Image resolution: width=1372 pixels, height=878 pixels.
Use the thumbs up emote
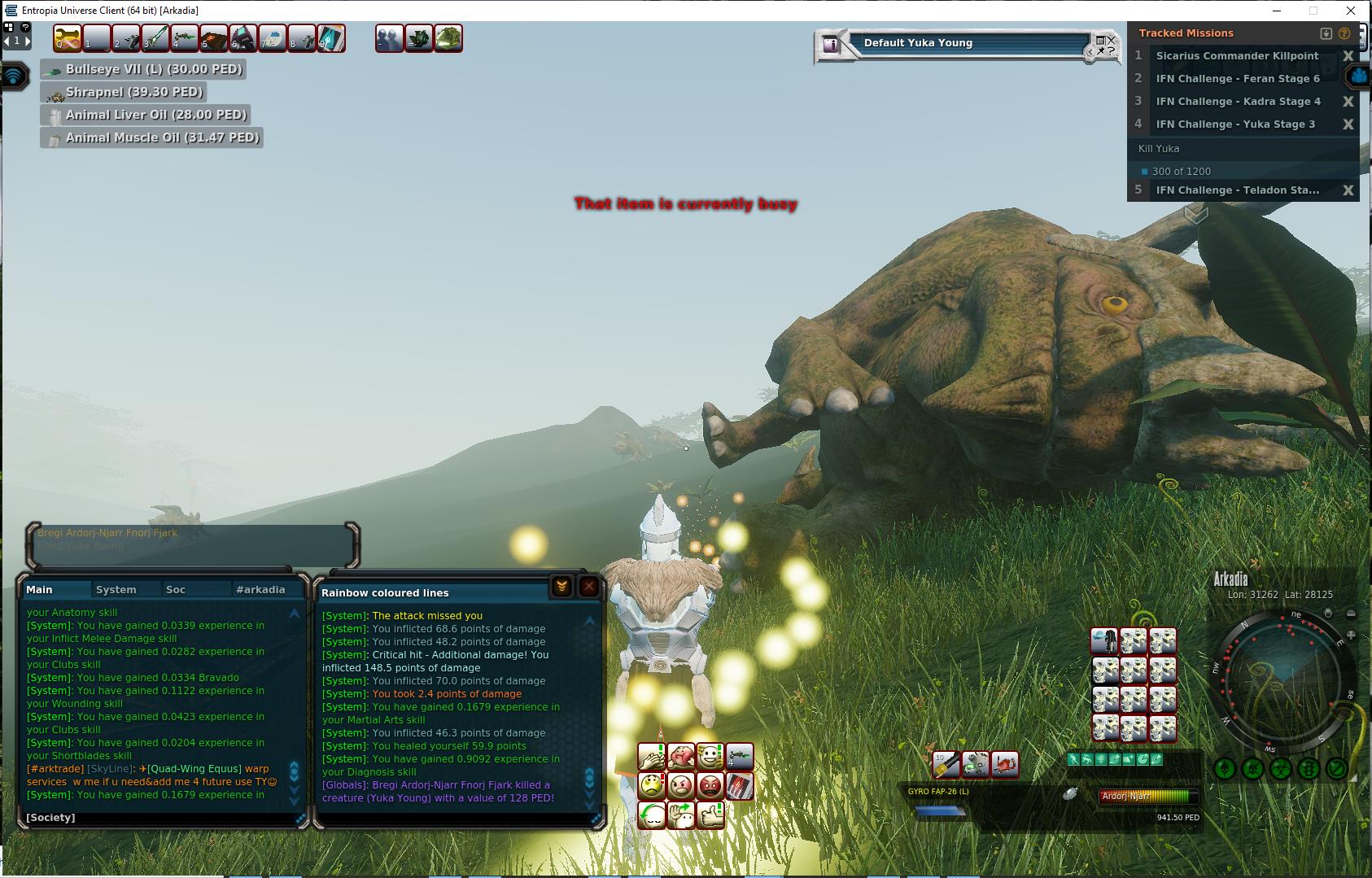(x=710, y=815)
